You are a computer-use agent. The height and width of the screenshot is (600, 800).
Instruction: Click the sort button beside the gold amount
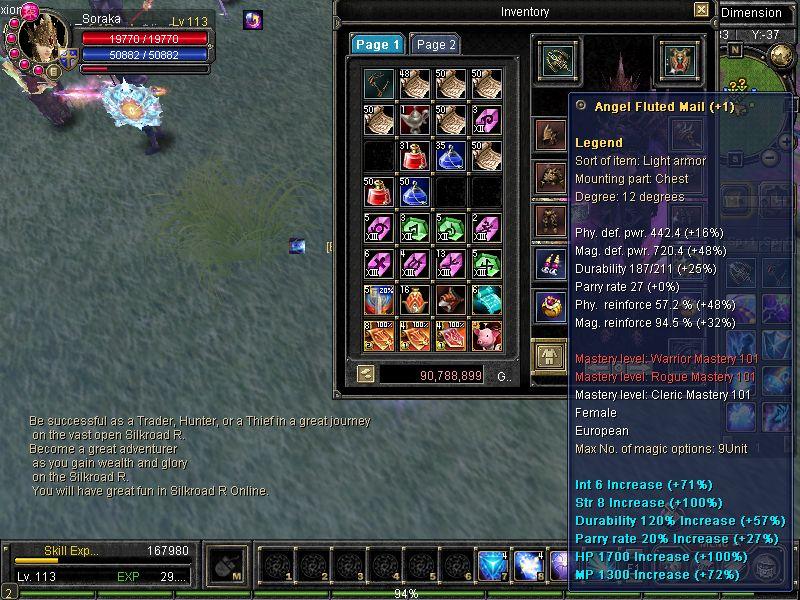coord(366,374)
